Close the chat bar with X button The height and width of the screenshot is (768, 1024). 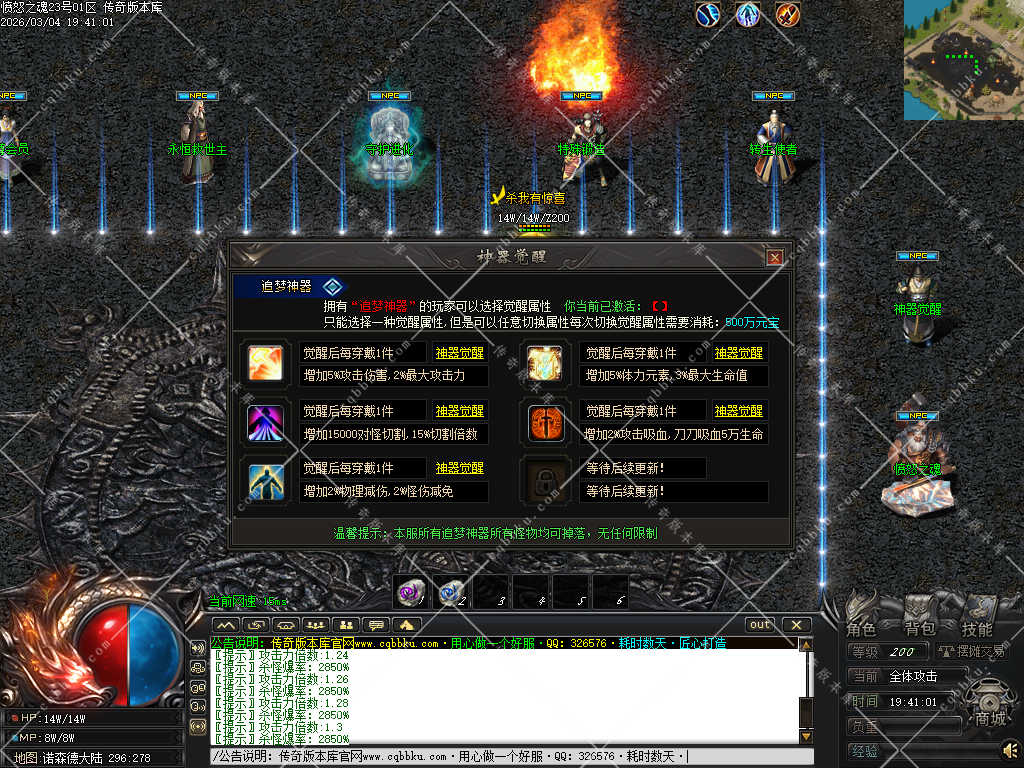[x=796, y=625]
